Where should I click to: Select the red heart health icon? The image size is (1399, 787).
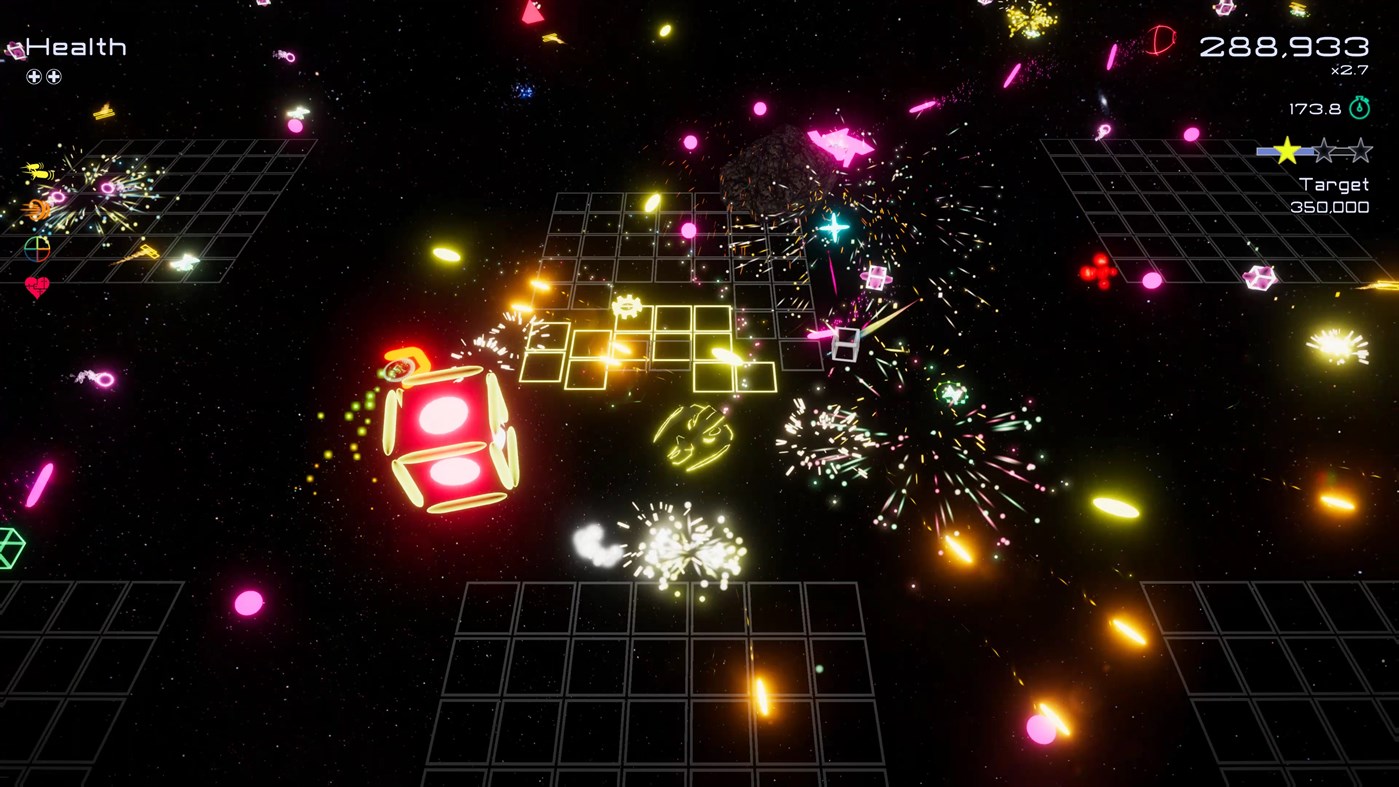tap(37, 283)
